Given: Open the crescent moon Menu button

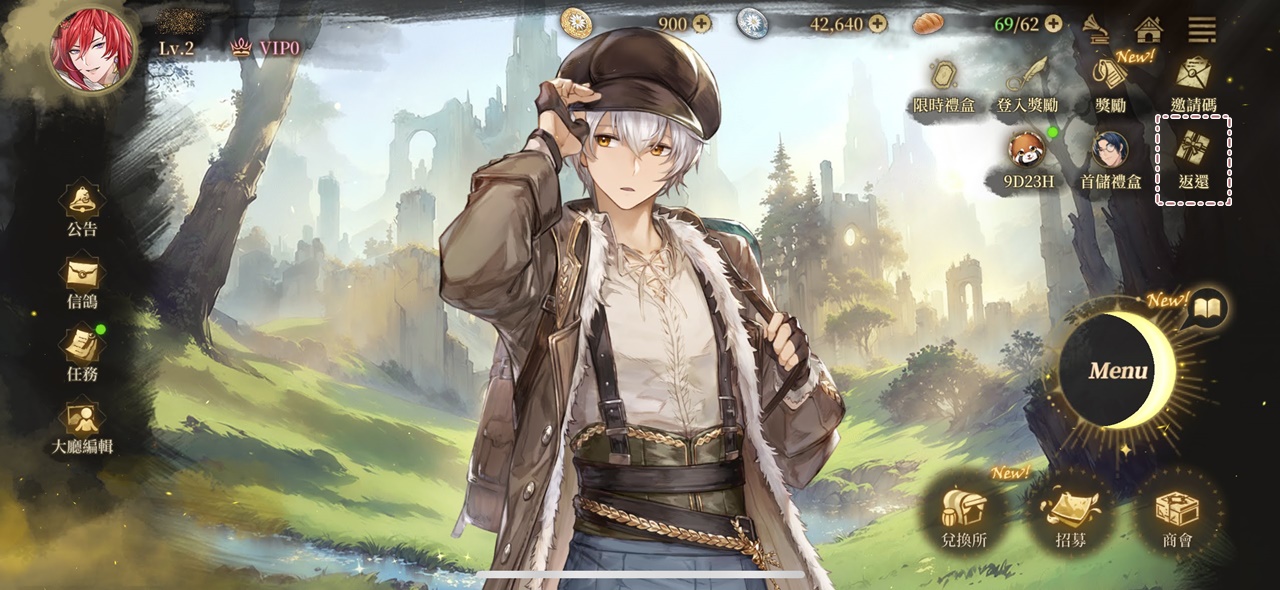Looking at the screenshot, I should pos(1119,371).
